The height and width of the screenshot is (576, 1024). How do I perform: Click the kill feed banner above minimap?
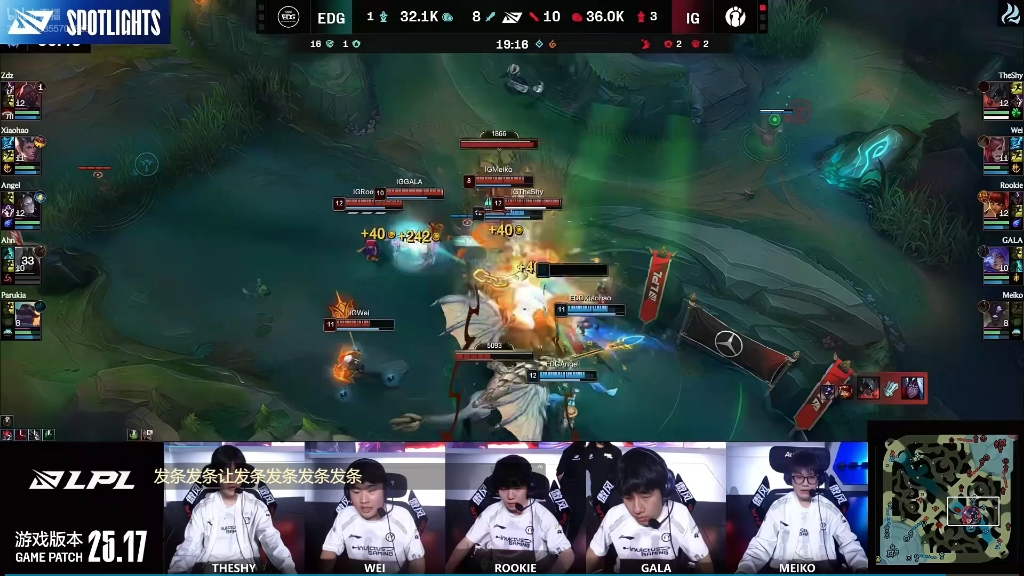(x=870, y=387)
